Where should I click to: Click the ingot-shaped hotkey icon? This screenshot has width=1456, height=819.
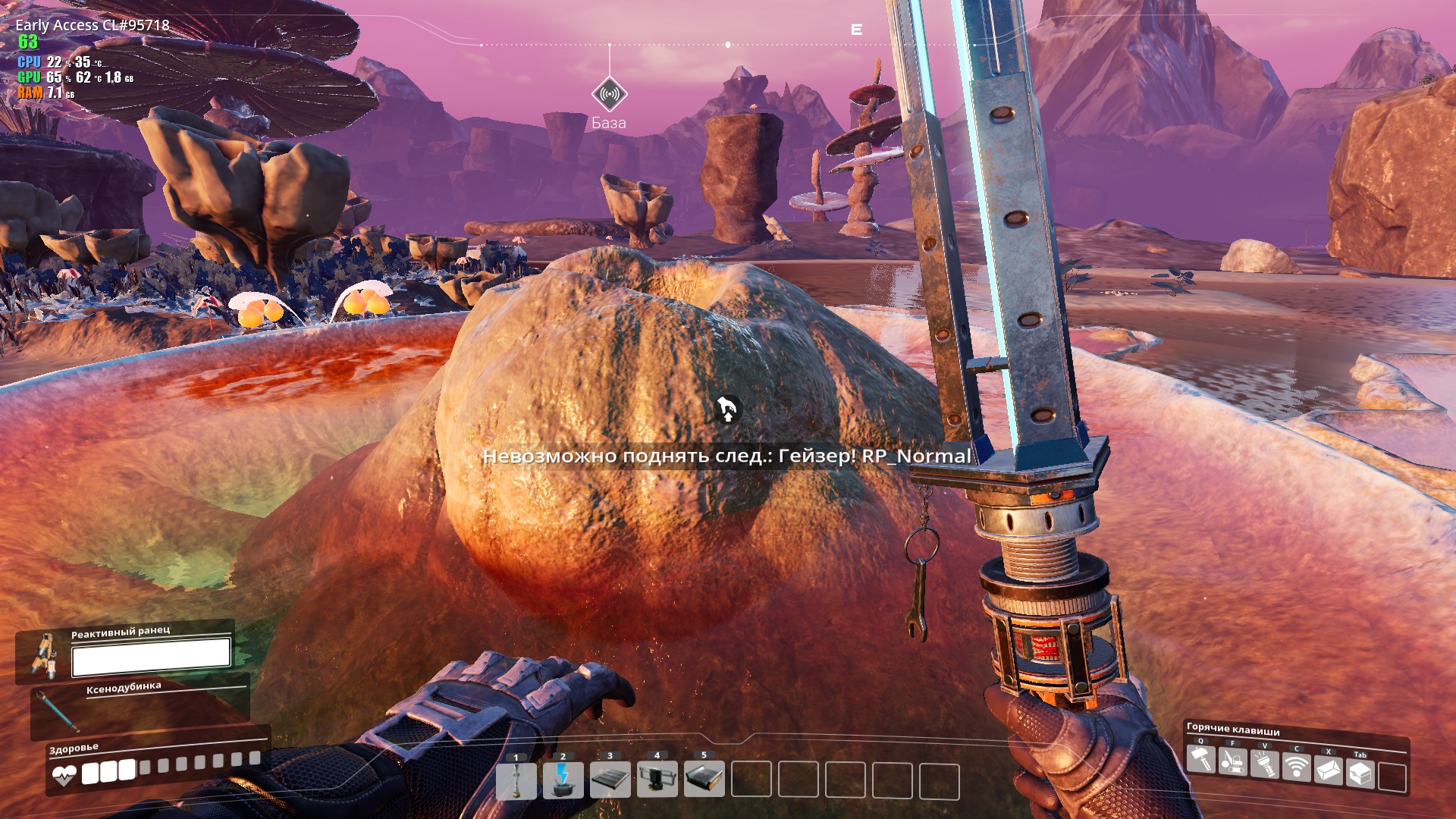1329,770
